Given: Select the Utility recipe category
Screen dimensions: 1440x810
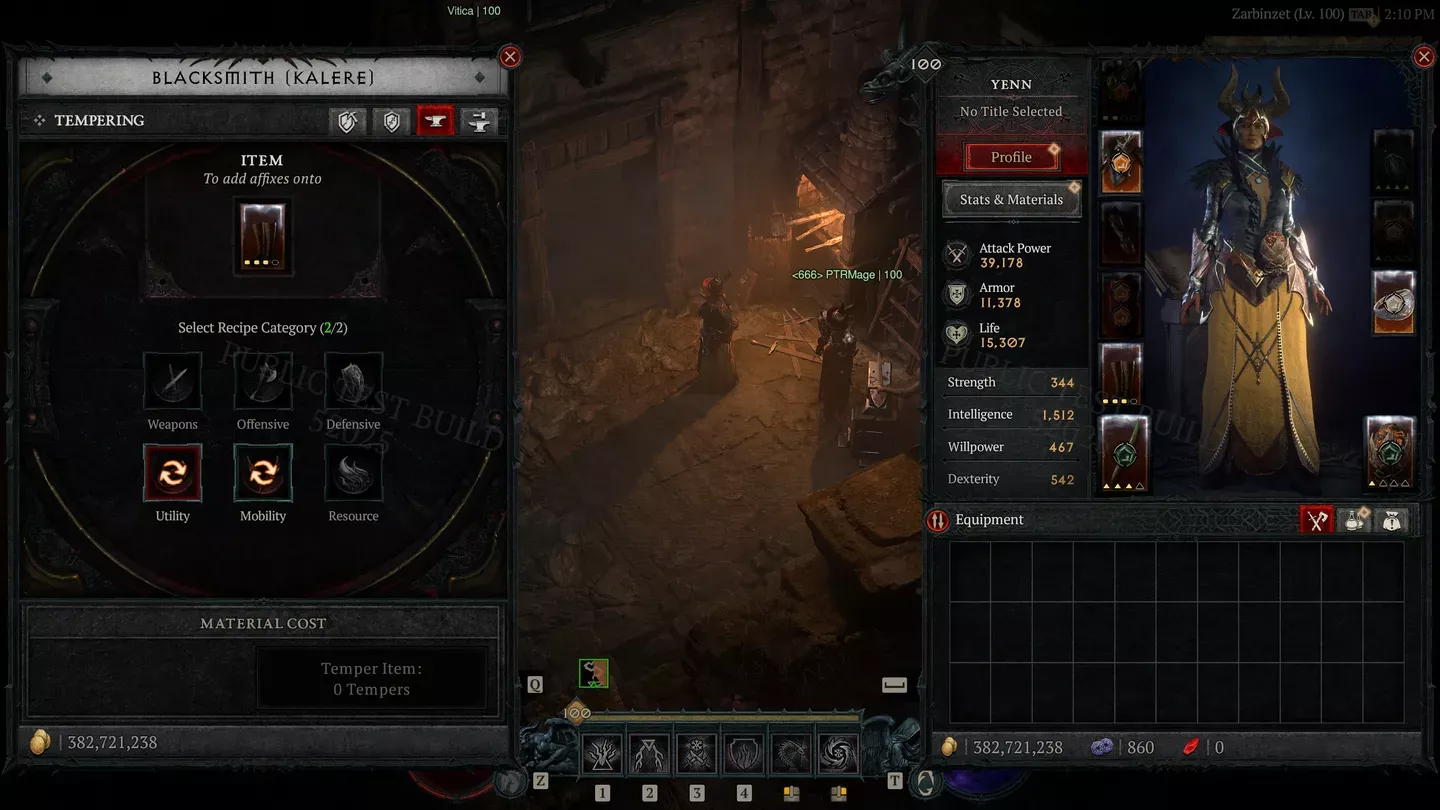Looking at the screenshot, I should (173, 473).
